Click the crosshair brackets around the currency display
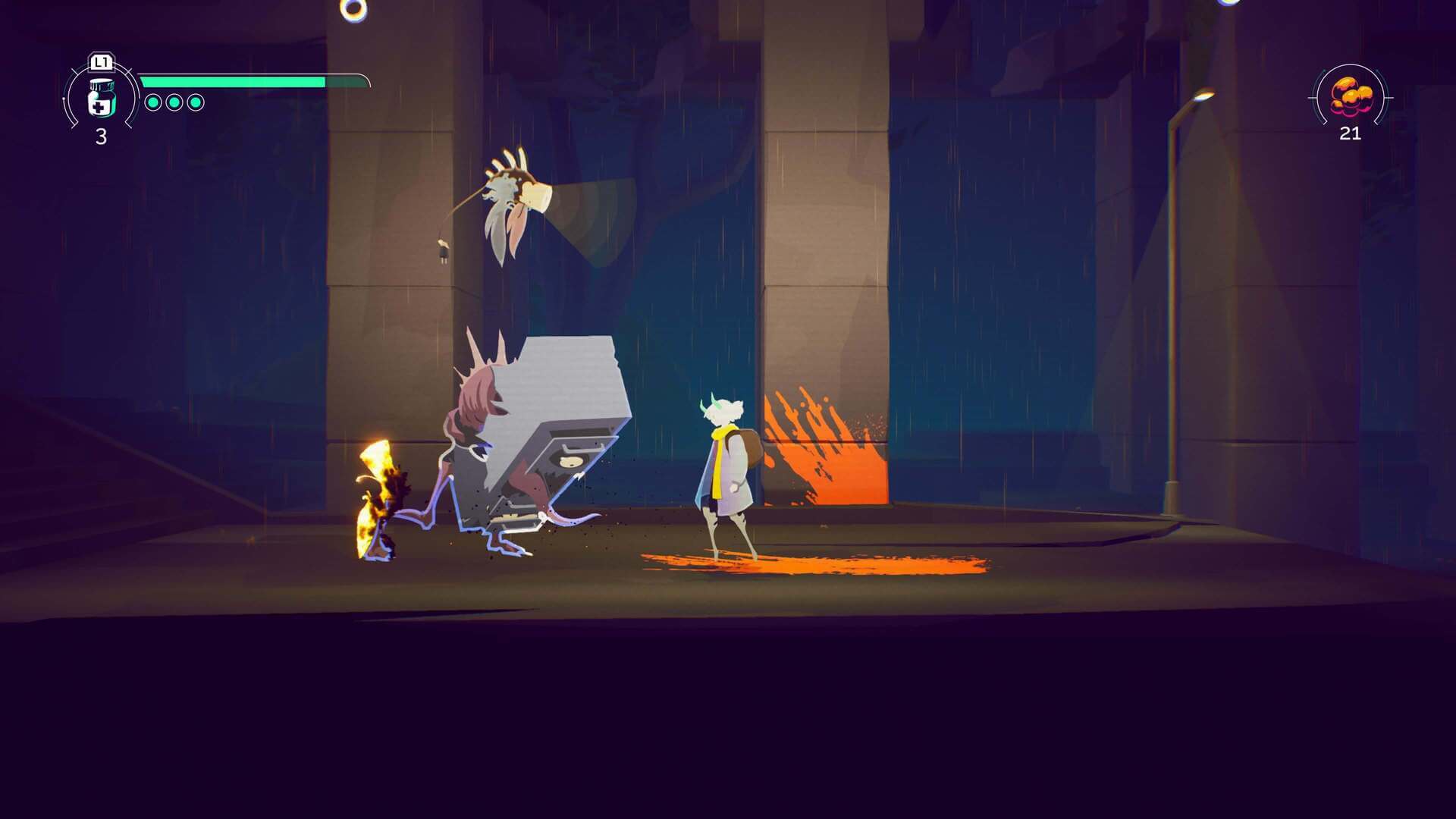This screenshot has height=819, width=1456. point(1313,96)
